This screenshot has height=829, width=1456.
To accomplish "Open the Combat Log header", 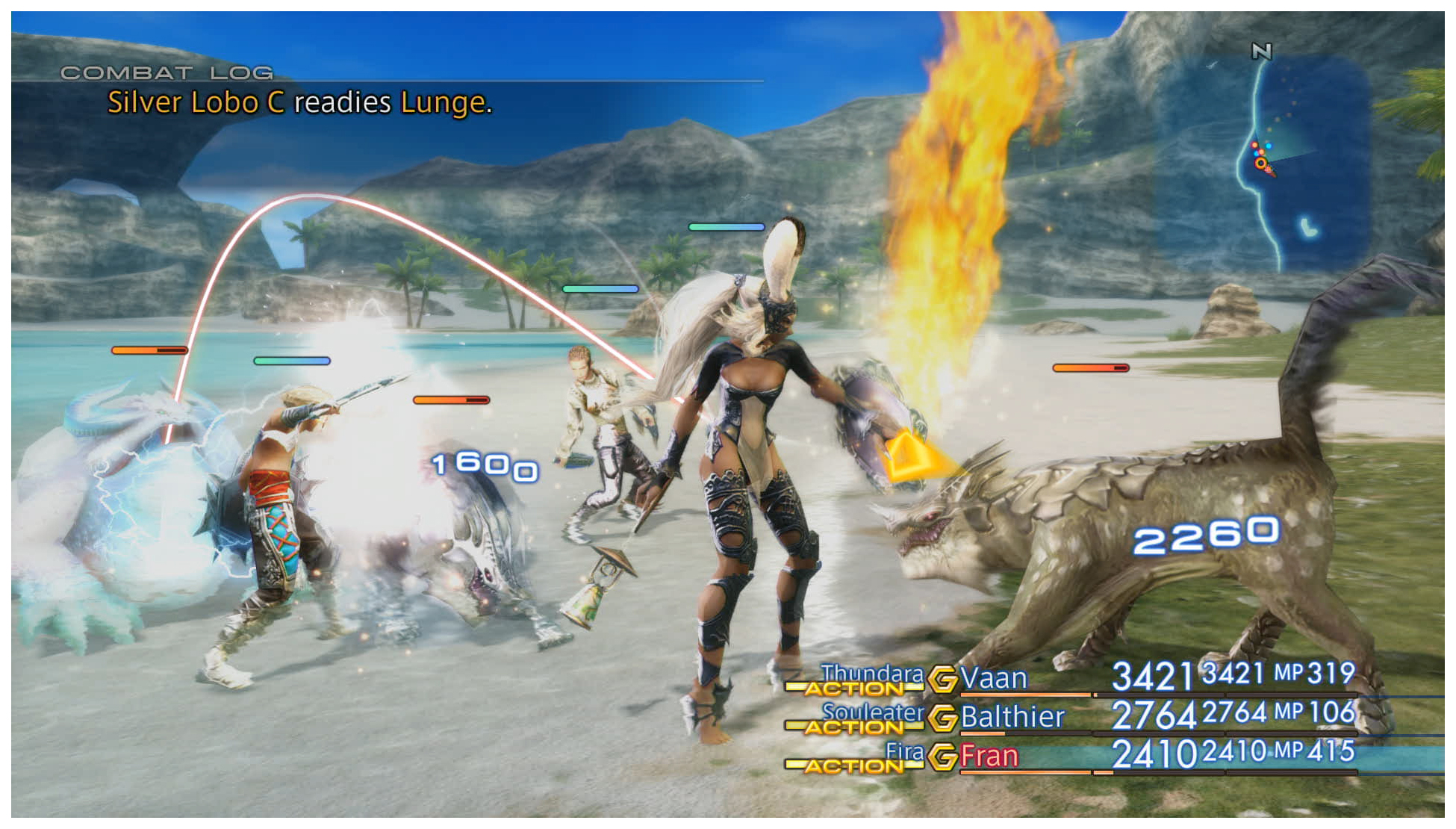I will point(167,73).
